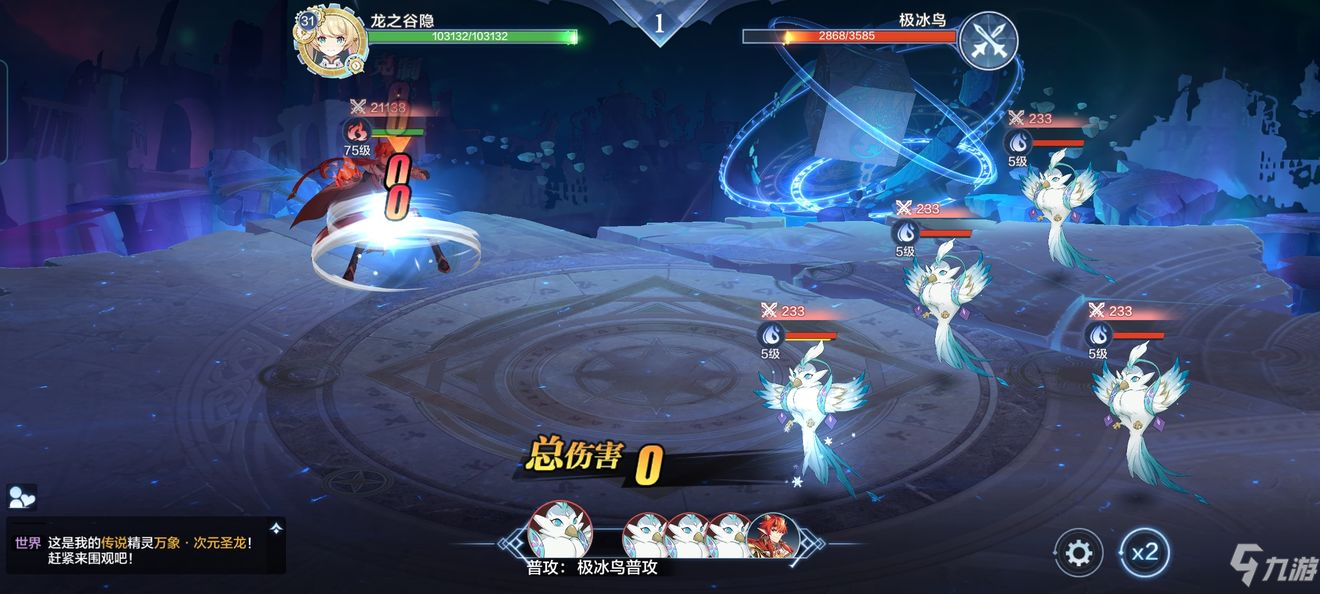Open the world chat message box
Viewport: 1320px width, 594px height.
point(146,545)
